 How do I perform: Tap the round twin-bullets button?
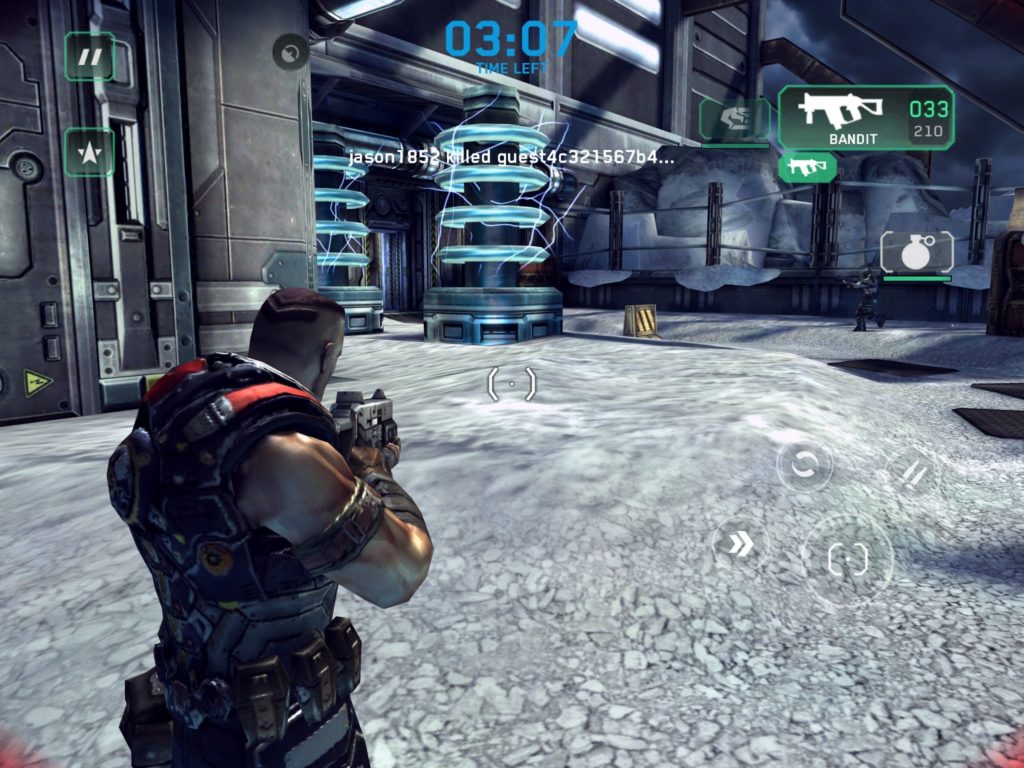pyautogui.click(x=912, y=474)
